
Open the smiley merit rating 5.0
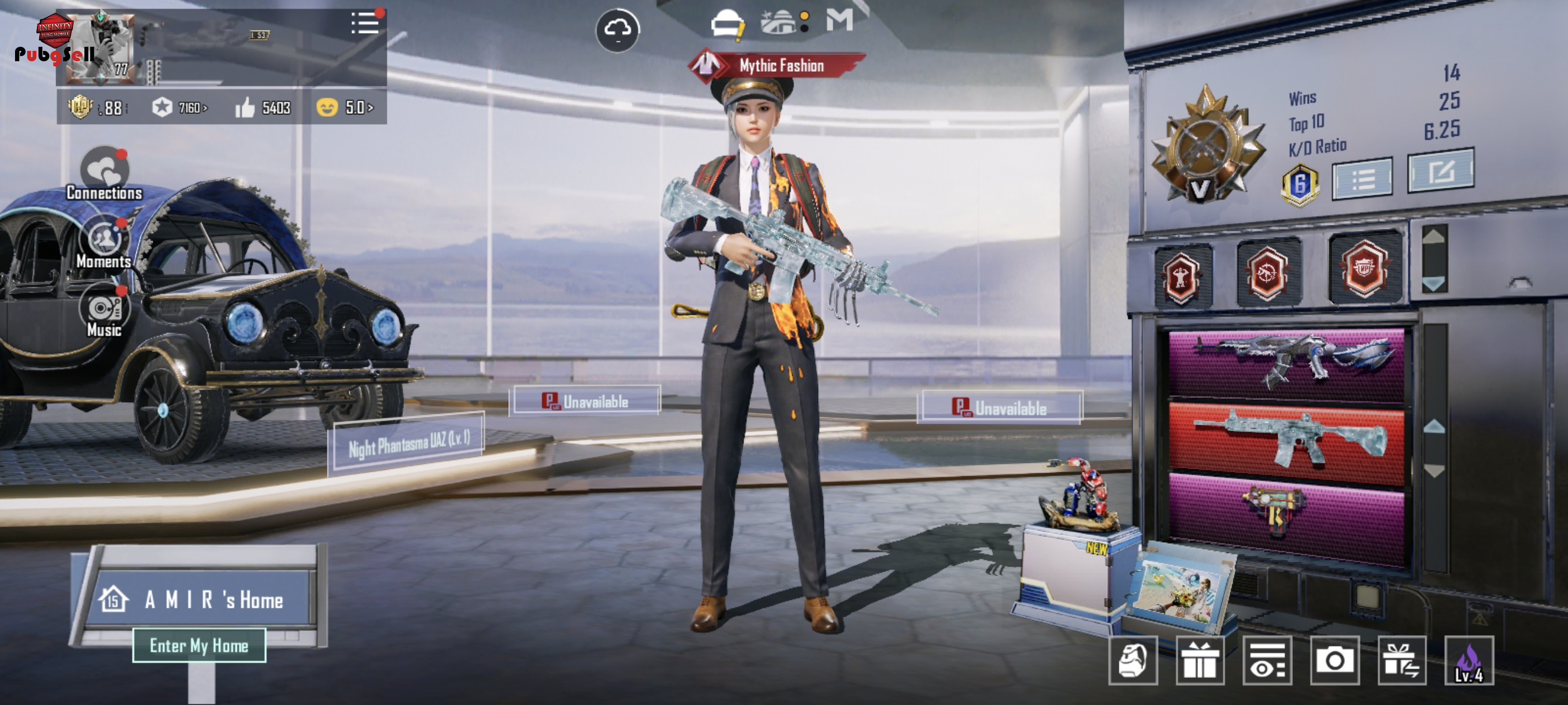(x=345, y=107)
